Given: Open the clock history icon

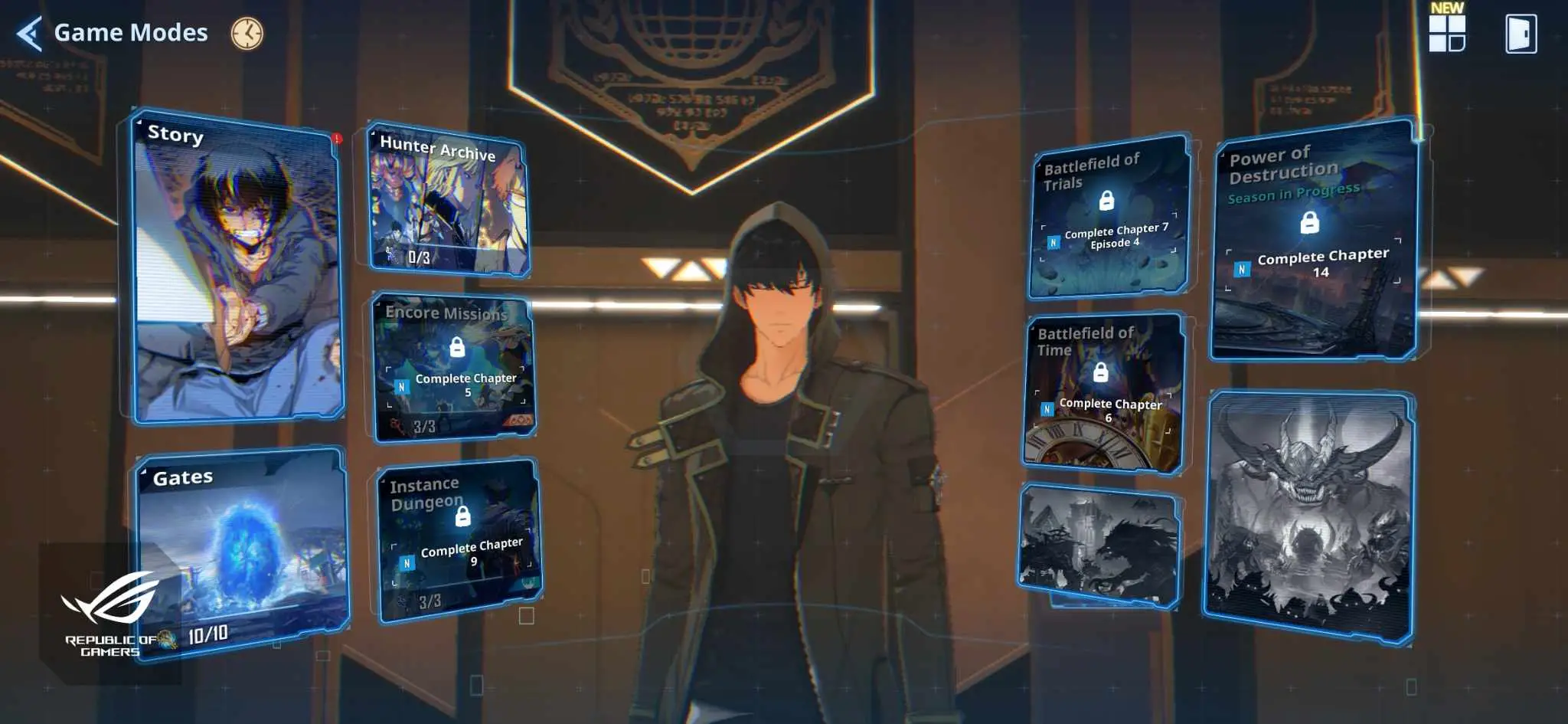Looking at the screenshot, I should click(247, 34).
